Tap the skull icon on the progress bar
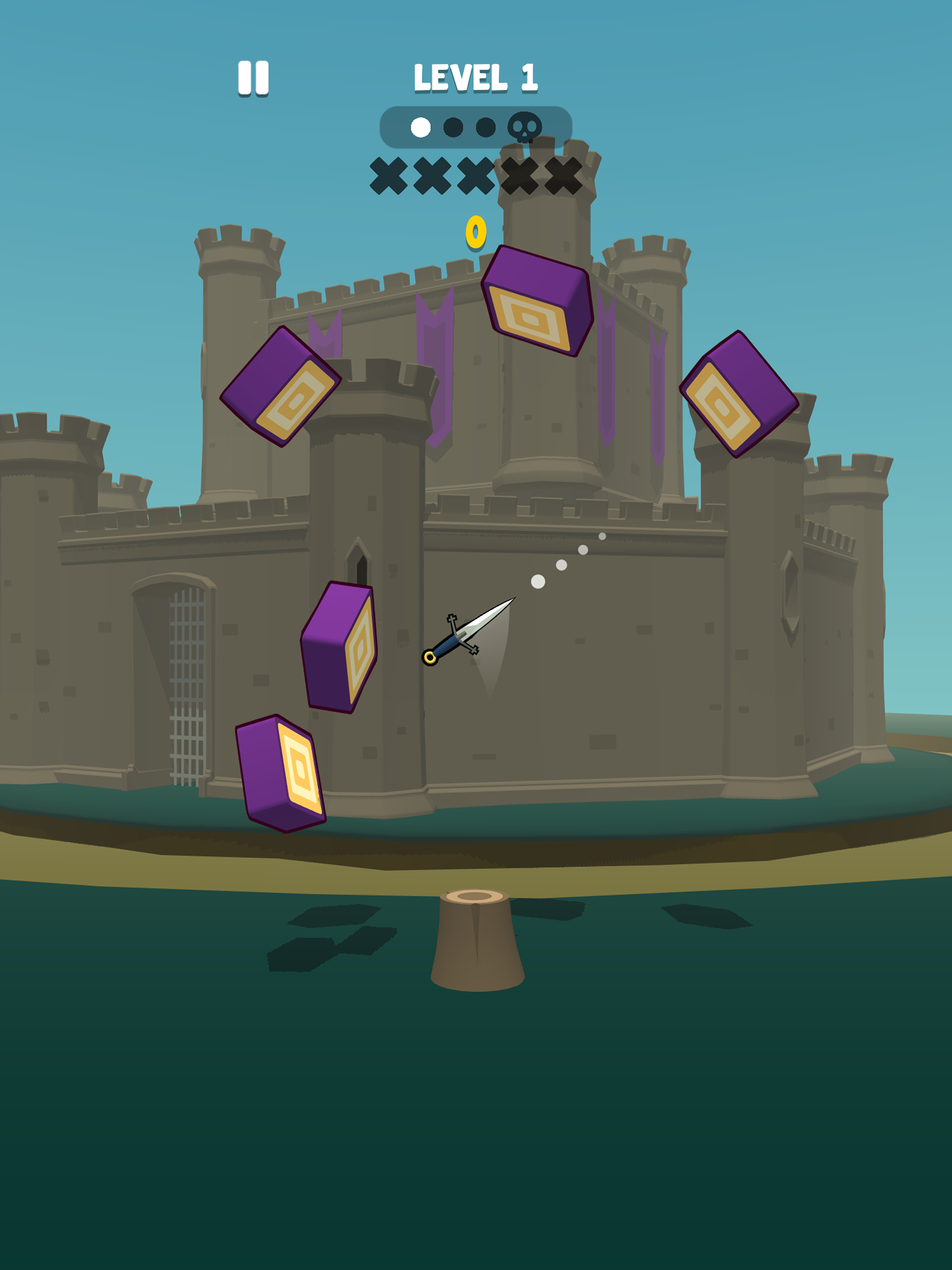 (x=525, y=127)
